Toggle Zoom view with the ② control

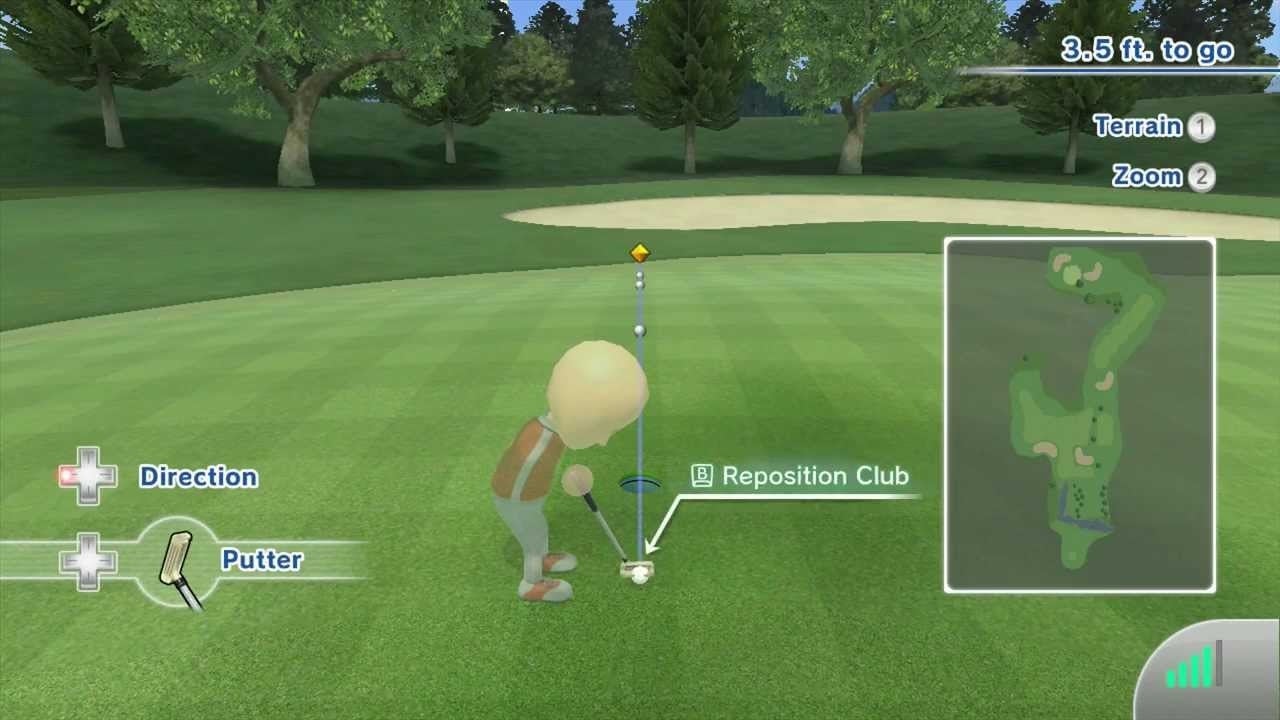click(x=1202, y=176)
